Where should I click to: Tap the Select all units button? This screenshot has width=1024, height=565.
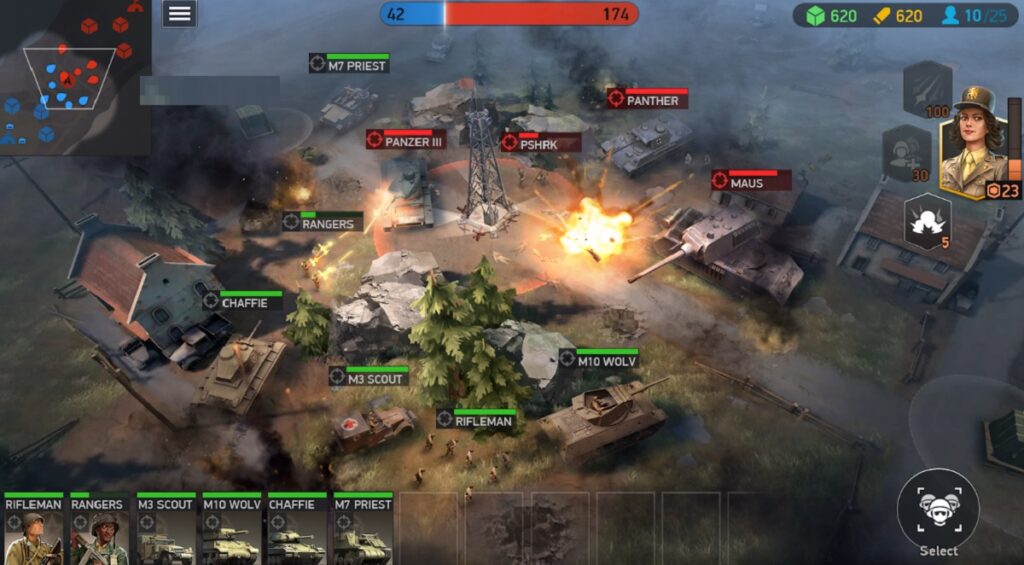pos(938,511)
